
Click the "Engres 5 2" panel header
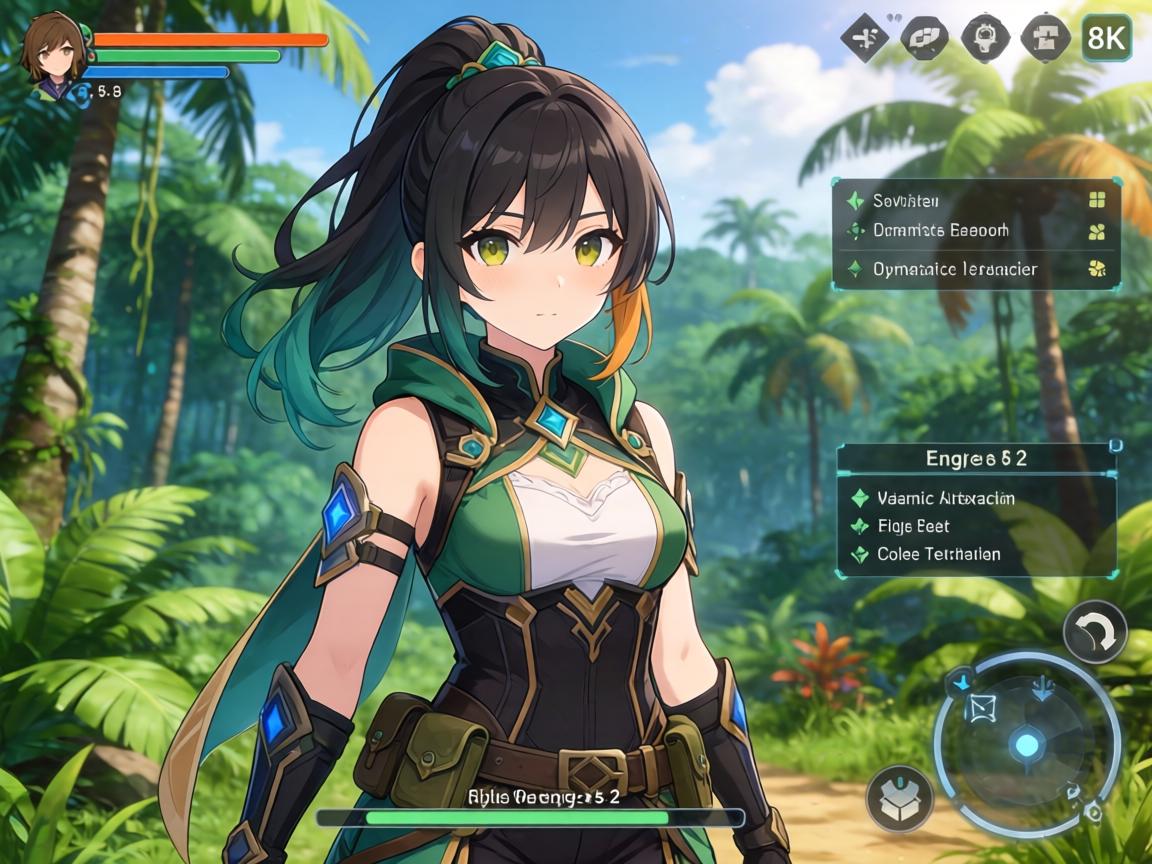[x=976, y=458]
